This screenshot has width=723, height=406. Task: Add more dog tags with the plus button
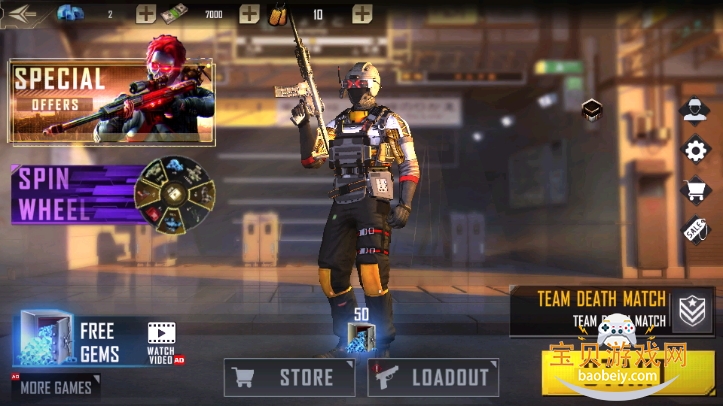[362, 14]
